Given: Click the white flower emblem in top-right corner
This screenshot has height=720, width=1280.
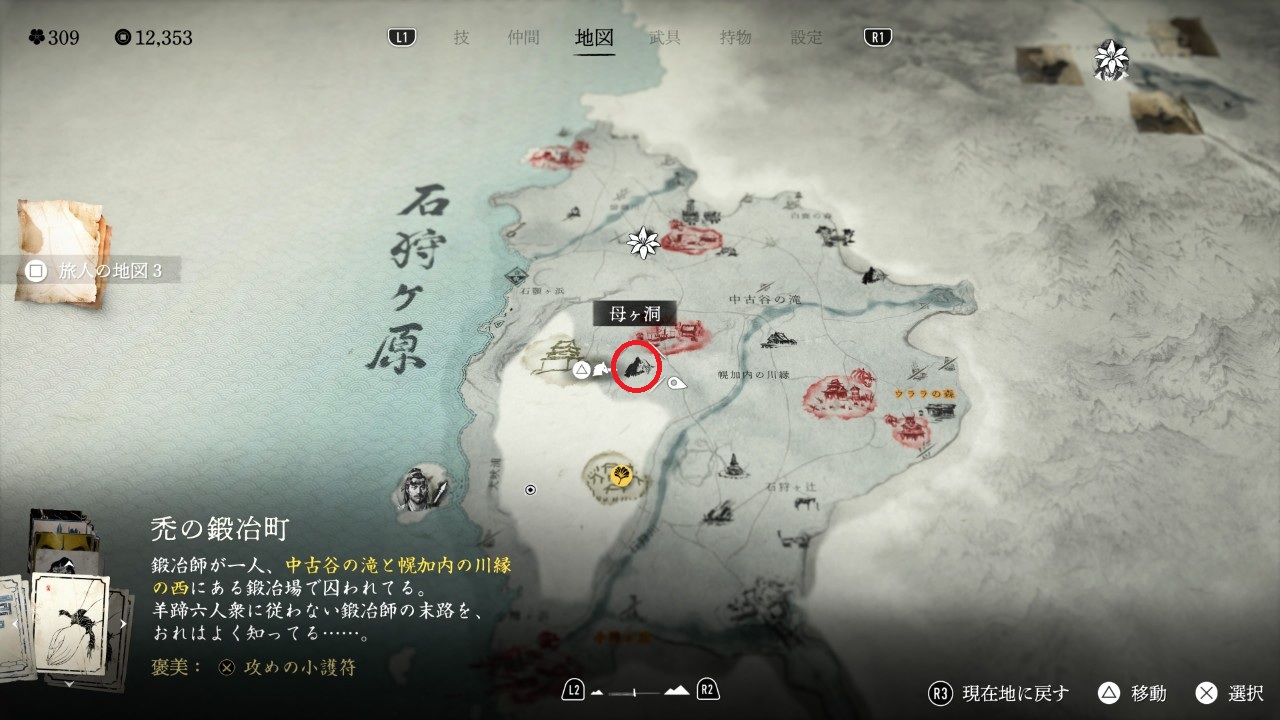Looking at the screenshot, I should point(1111,60).
